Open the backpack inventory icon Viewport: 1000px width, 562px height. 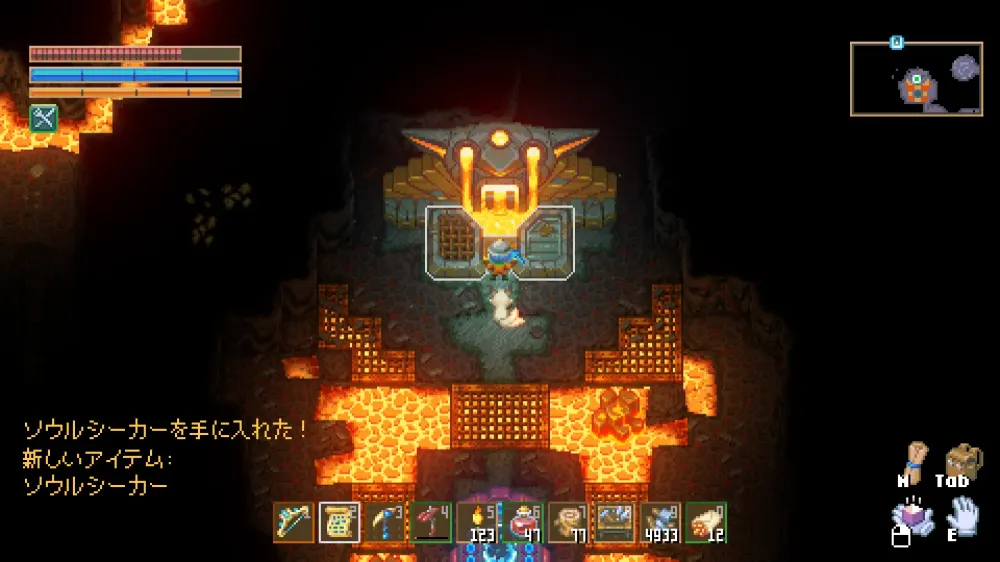(963, 461)
